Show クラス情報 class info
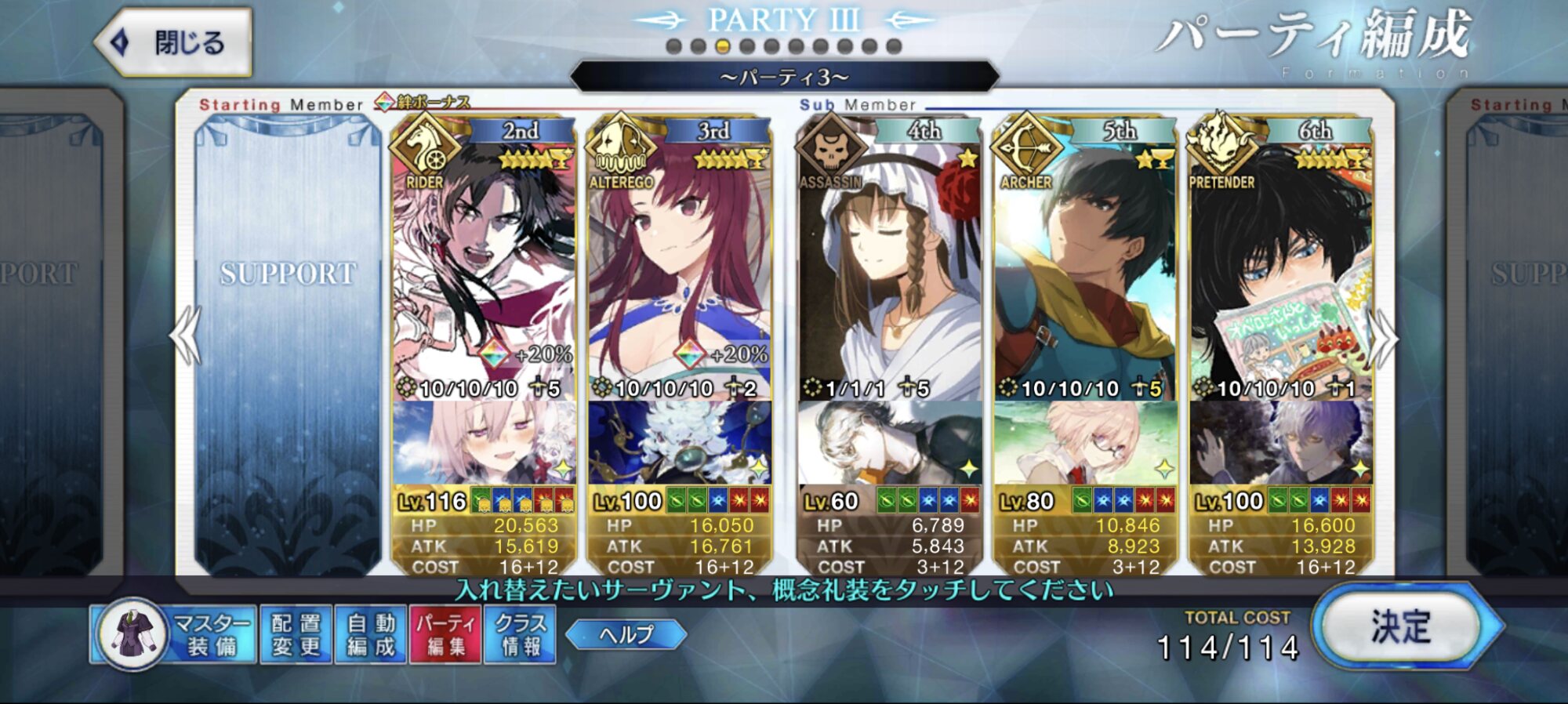Image resolution: width=1568 pixels, height=704 pixels. point(520,634)
